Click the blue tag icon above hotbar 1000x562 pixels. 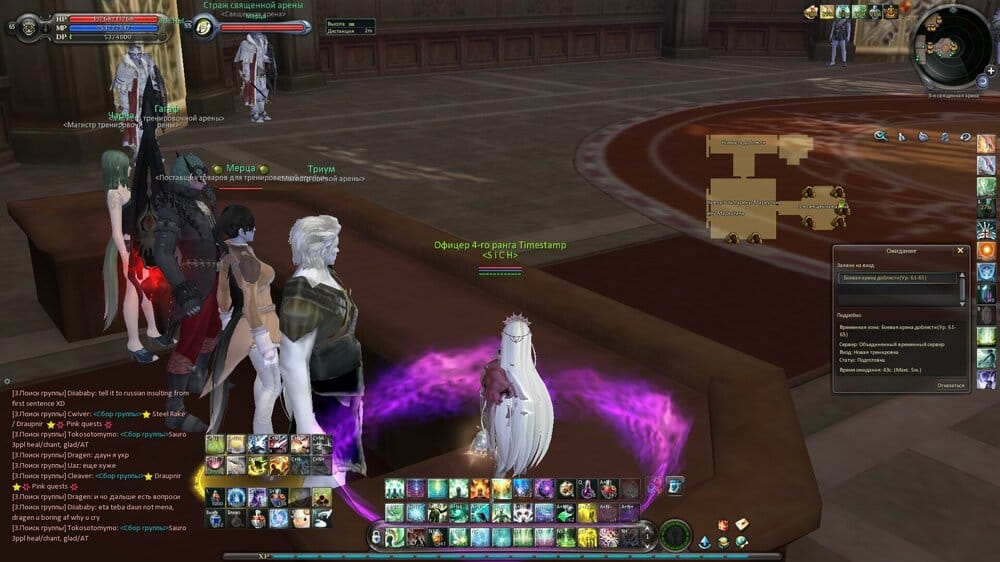[675, 485]
